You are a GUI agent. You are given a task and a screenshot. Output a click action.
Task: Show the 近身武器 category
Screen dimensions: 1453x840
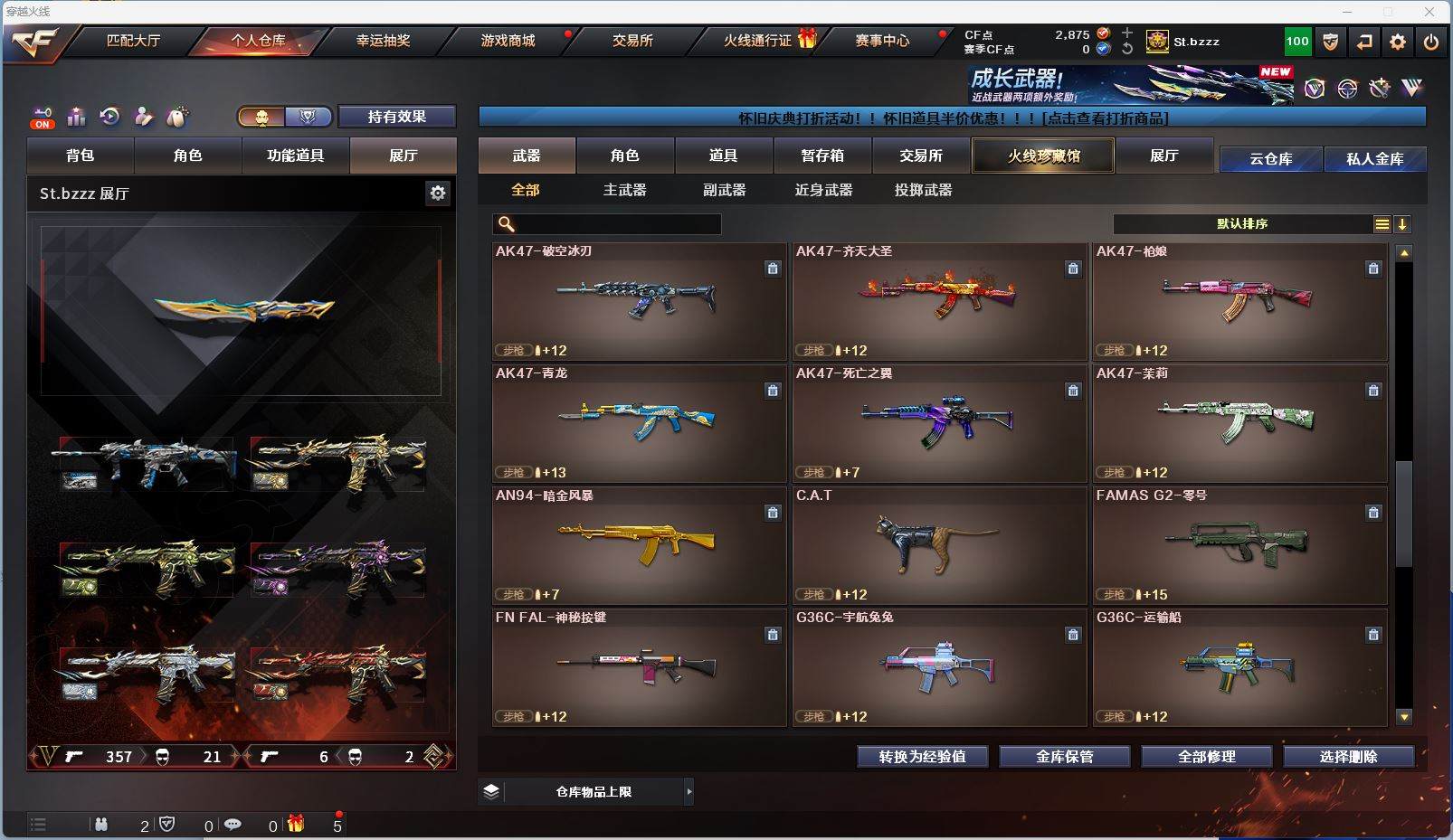823,190
